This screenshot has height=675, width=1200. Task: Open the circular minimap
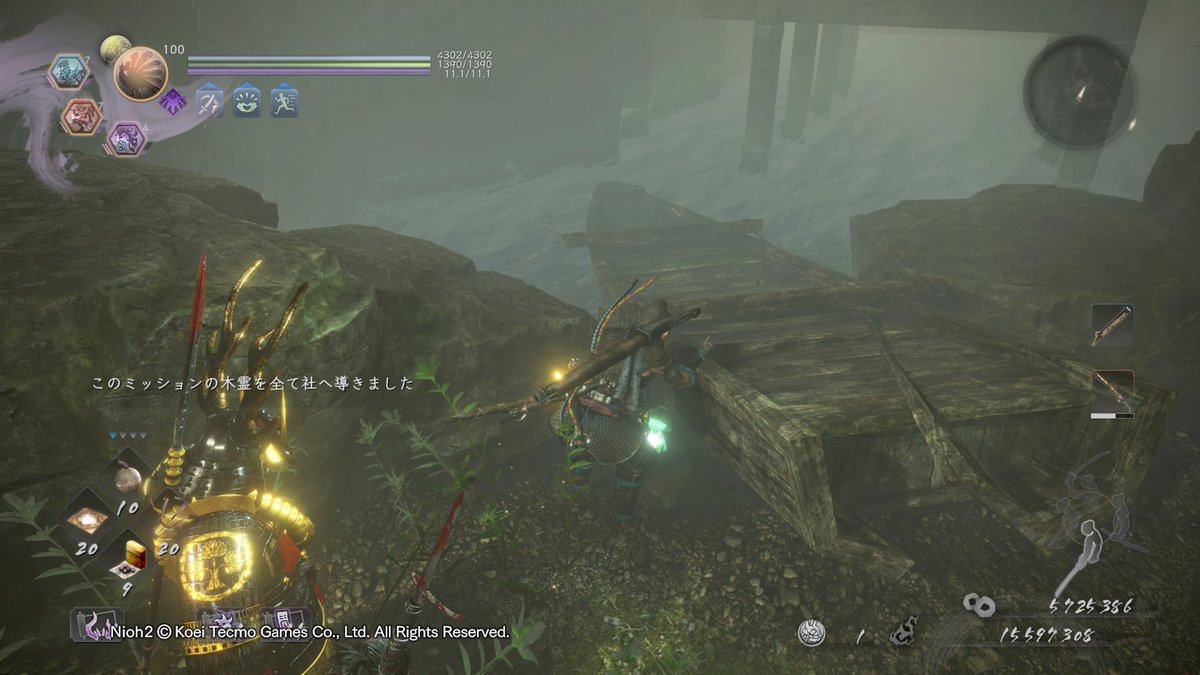click(1080, 93)
